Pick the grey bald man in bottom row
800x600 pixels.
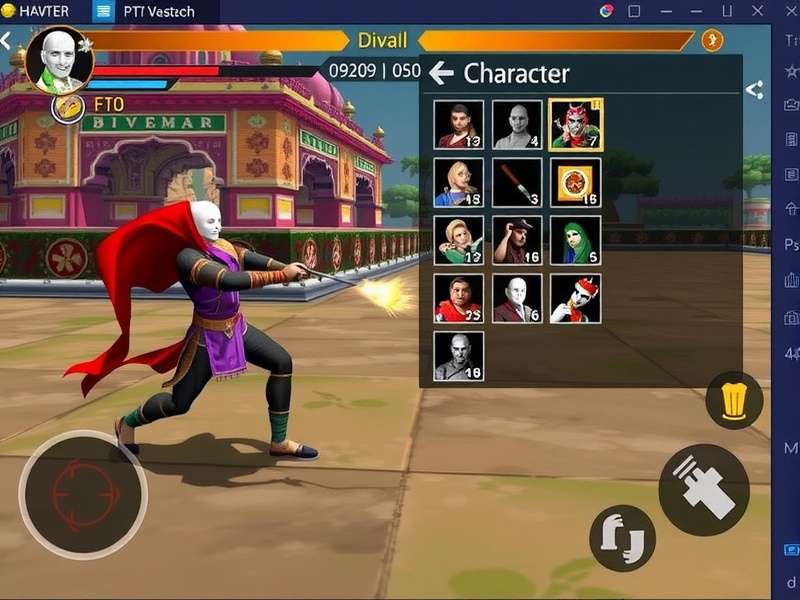458,357
